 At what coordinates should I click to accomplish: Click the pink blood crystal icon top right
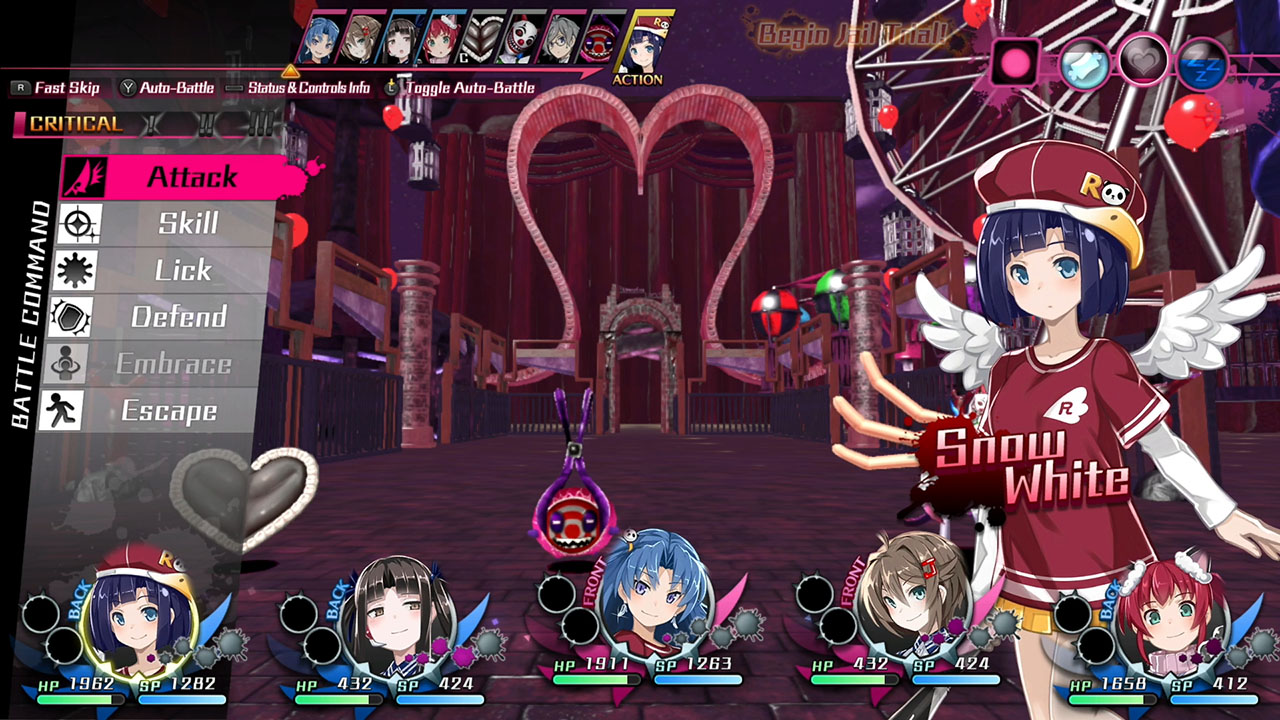(x=1015, y=63)
